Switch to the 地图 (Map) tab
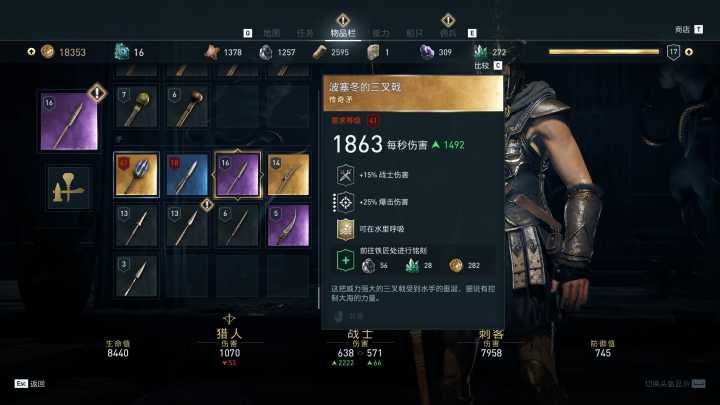 pyautogui.click(x=271, y=33)
